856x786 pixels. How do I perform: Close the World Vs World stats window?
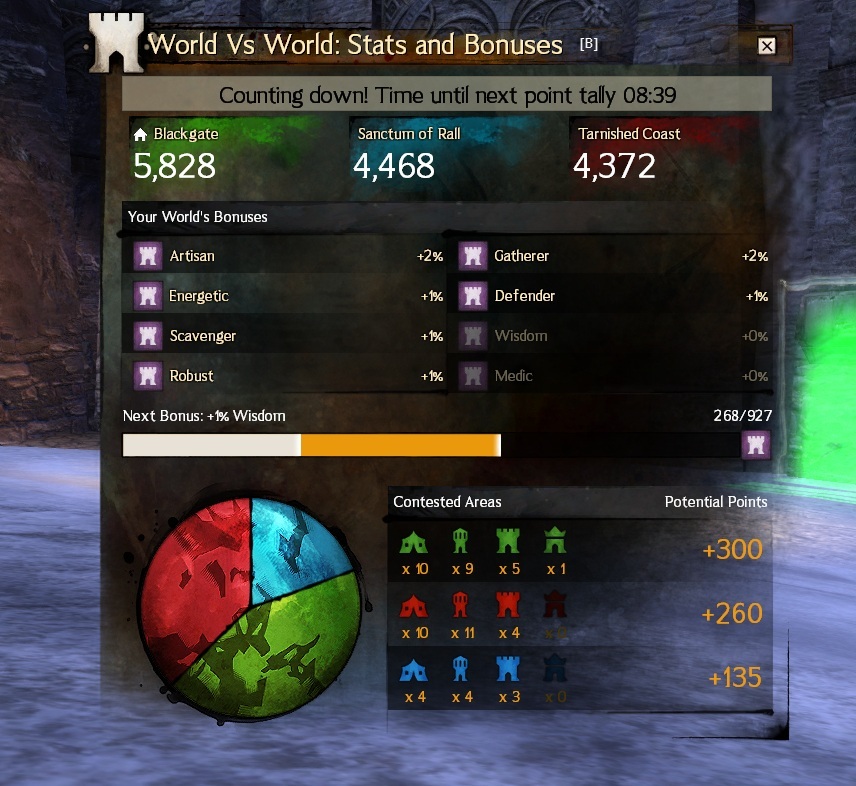coord(767,46)
